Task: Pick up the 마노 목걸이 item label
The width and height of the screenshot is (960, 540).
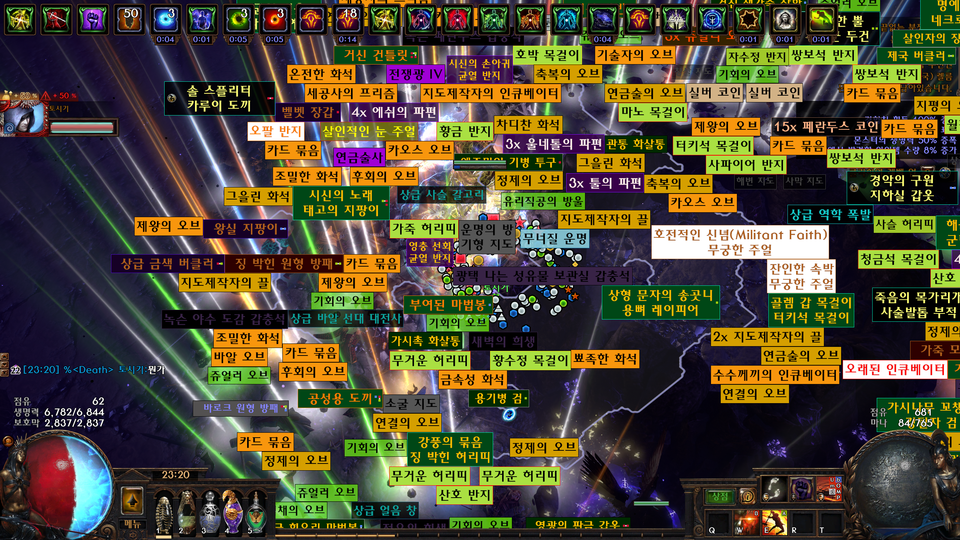Action: 652,111
